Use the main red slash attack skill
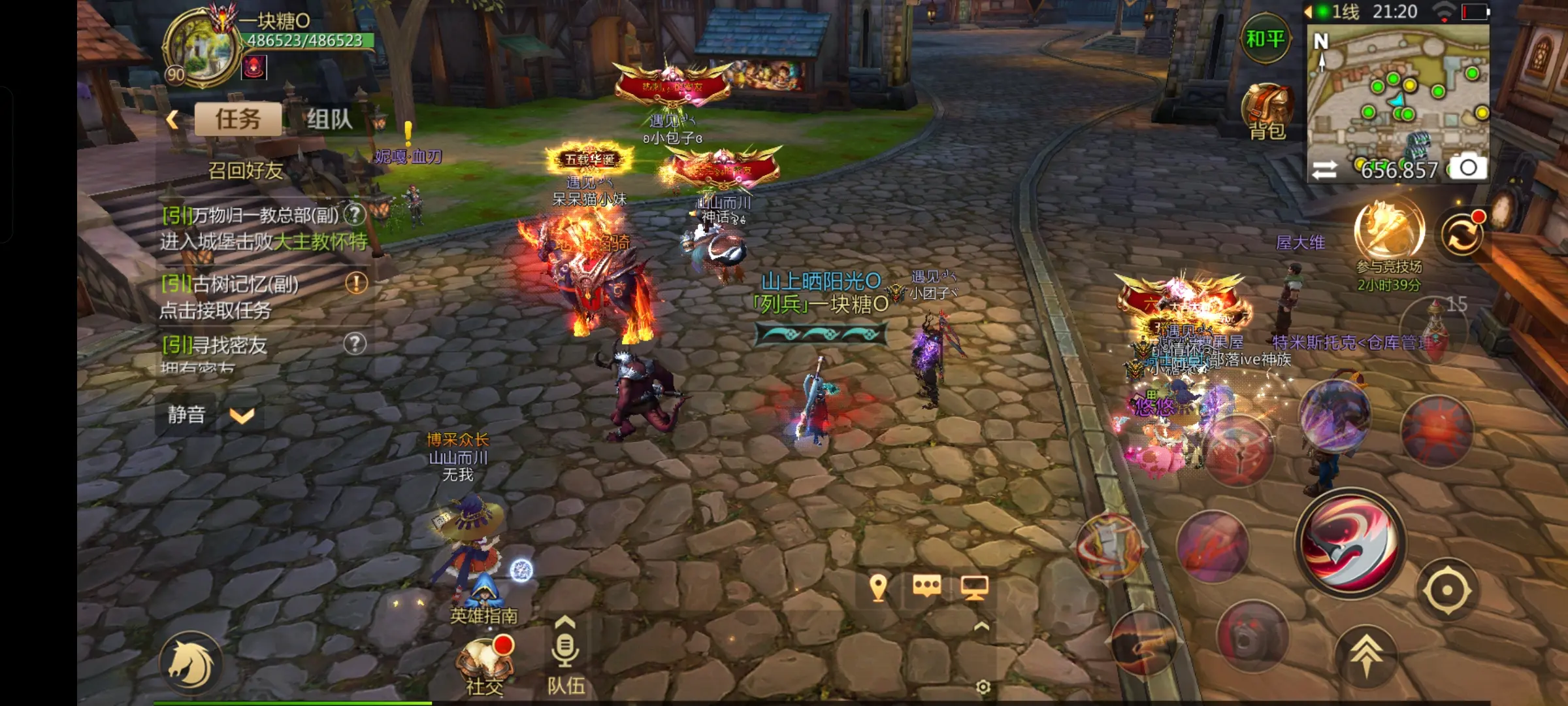Image resolution: width=1568 pixels, height=706 pixels. (1350, 543)
